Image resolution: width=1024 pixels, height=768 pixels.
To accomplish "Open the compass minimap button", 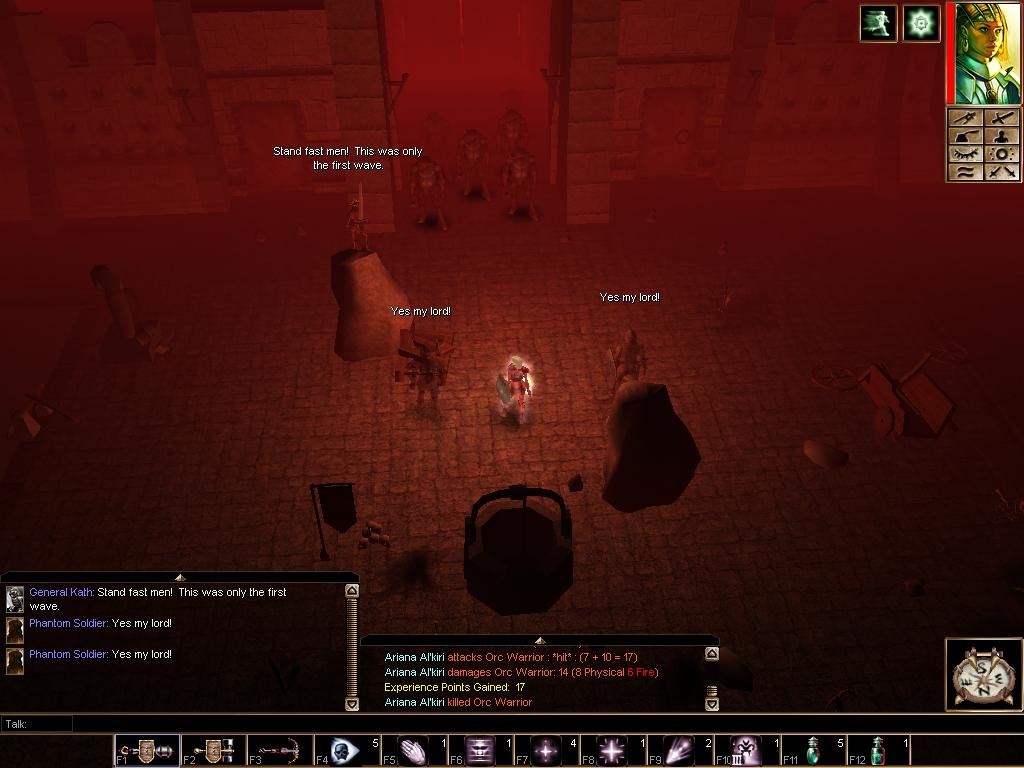I will [983, 675].
